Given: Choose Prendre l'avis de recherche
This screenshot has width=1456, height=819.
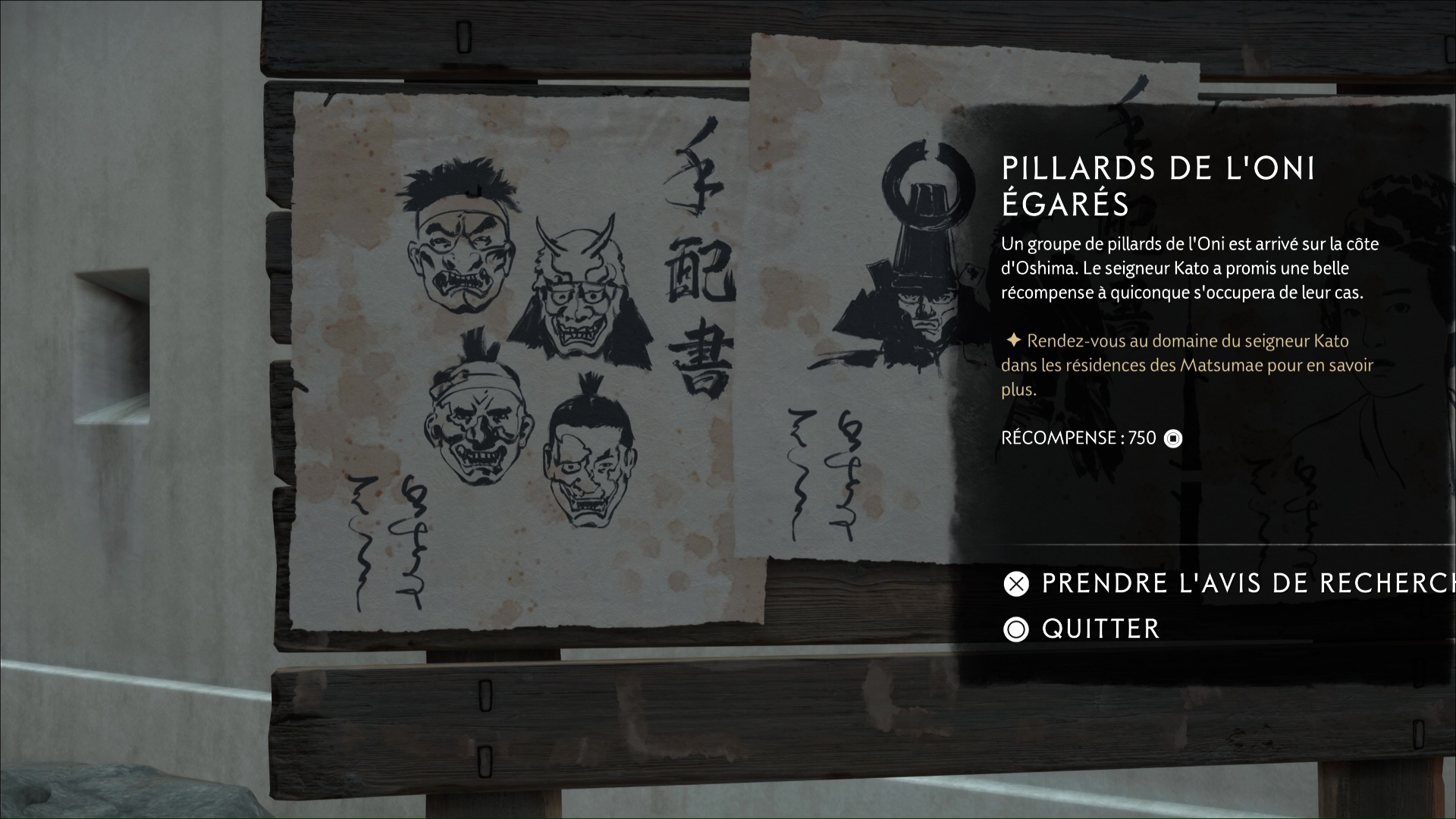Looking at the screenshot, I should tap(1213, 583).
